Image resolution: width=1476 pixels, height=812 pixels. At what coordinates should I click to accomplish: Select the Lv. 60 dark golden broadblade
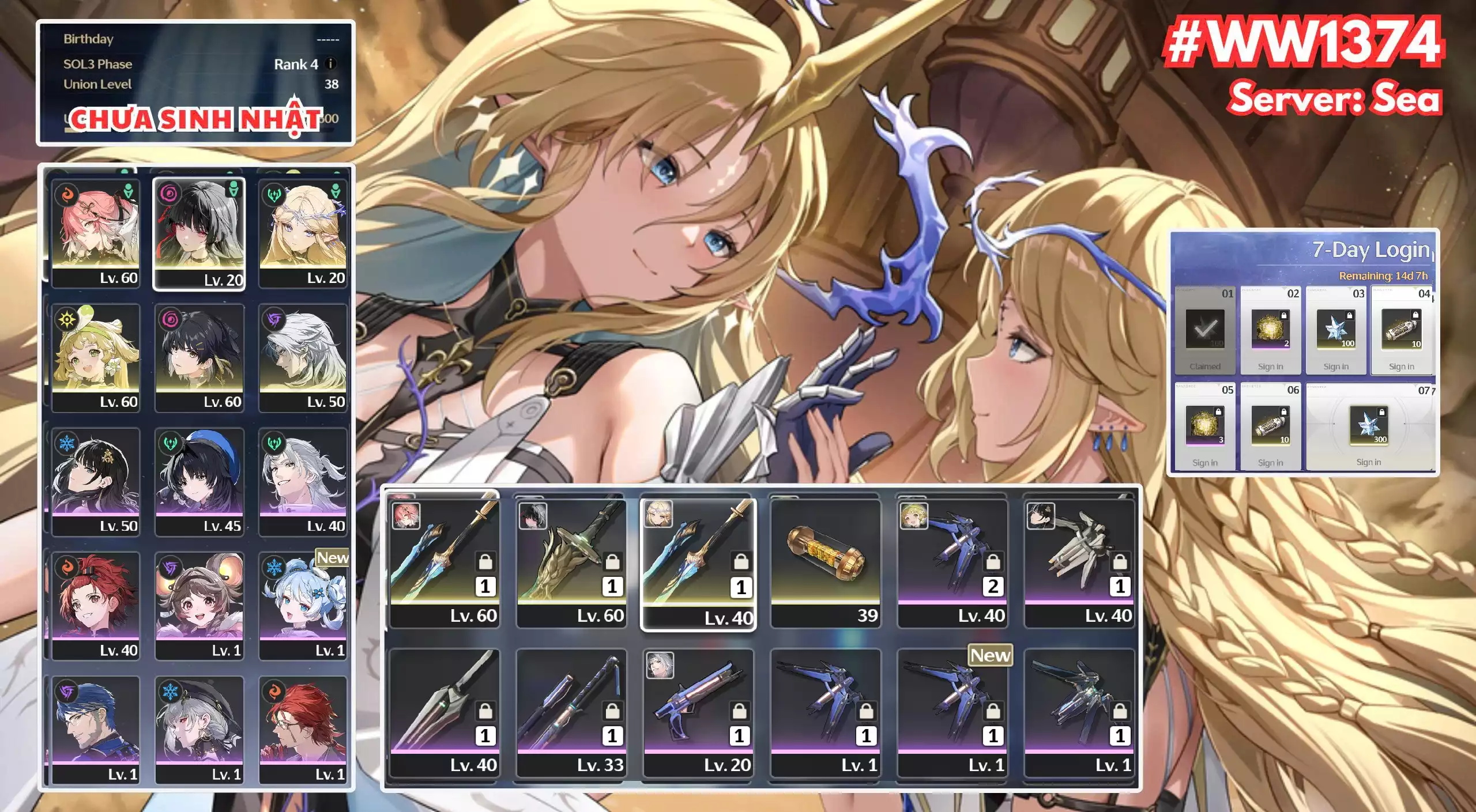tap(571, 563)
